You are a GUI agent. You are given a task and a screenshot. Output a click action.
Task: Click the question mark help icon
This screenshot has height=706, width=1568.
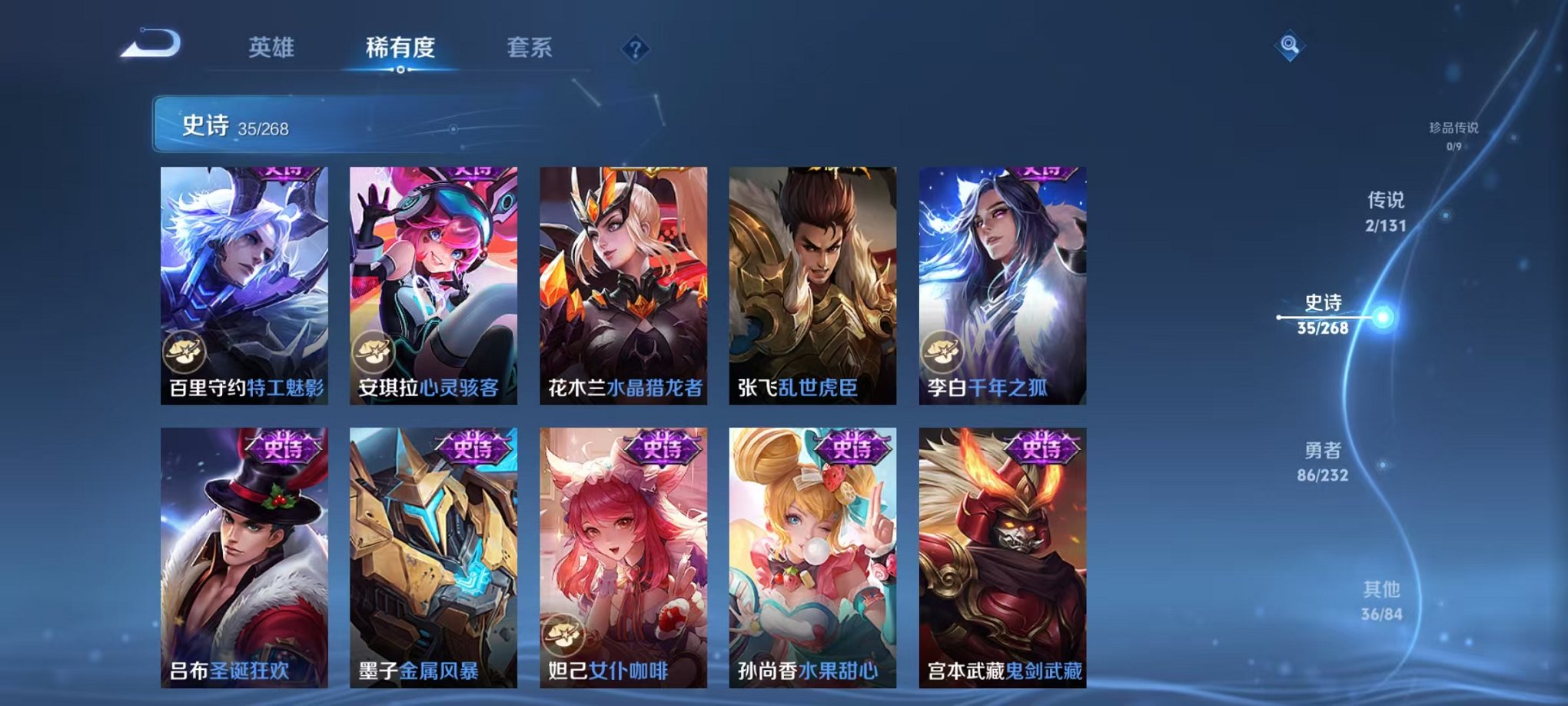pyautogui.click(x=634, y=49)
